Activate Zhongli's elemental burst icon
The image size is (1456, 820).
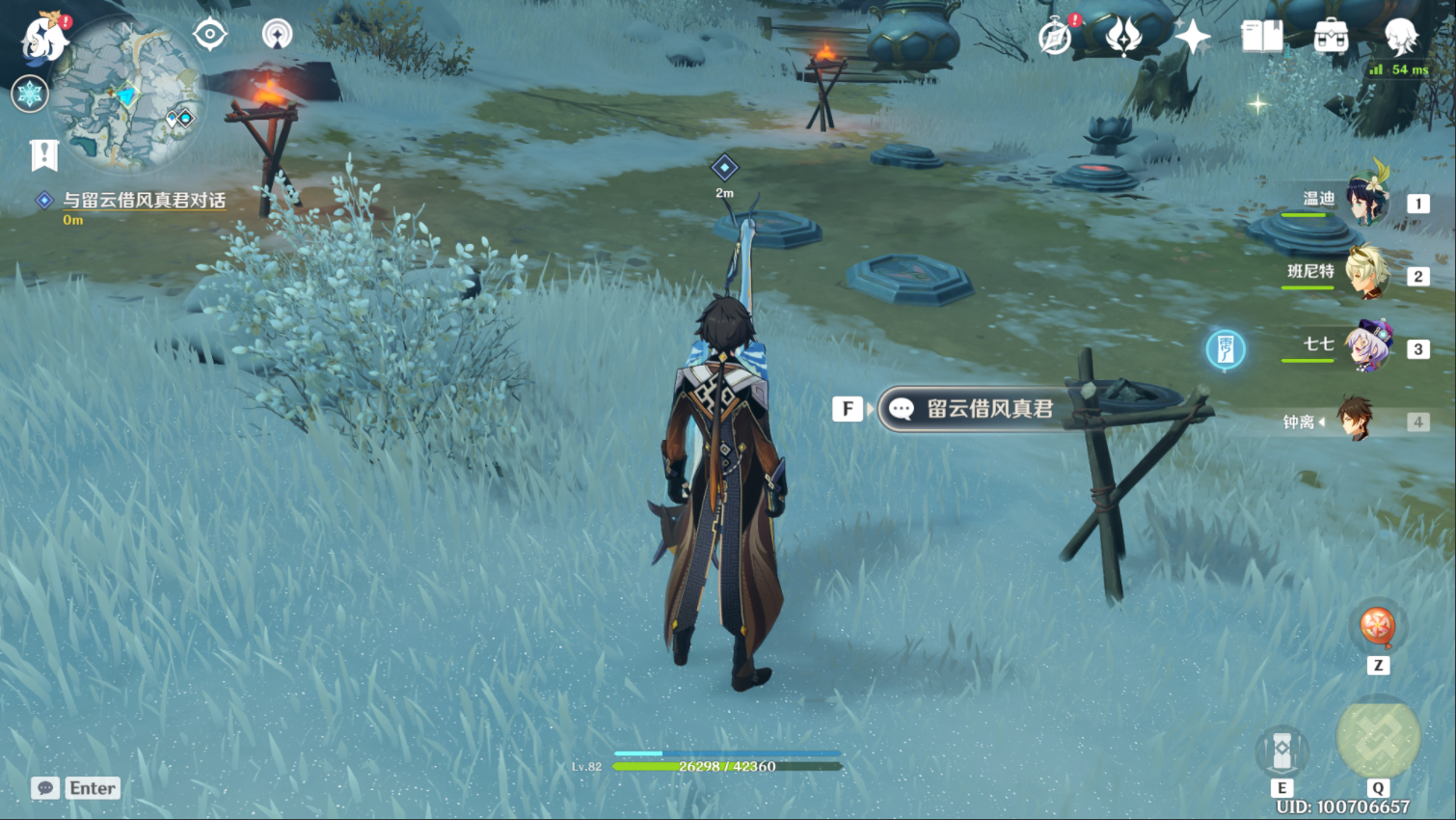coord(1378,738)
